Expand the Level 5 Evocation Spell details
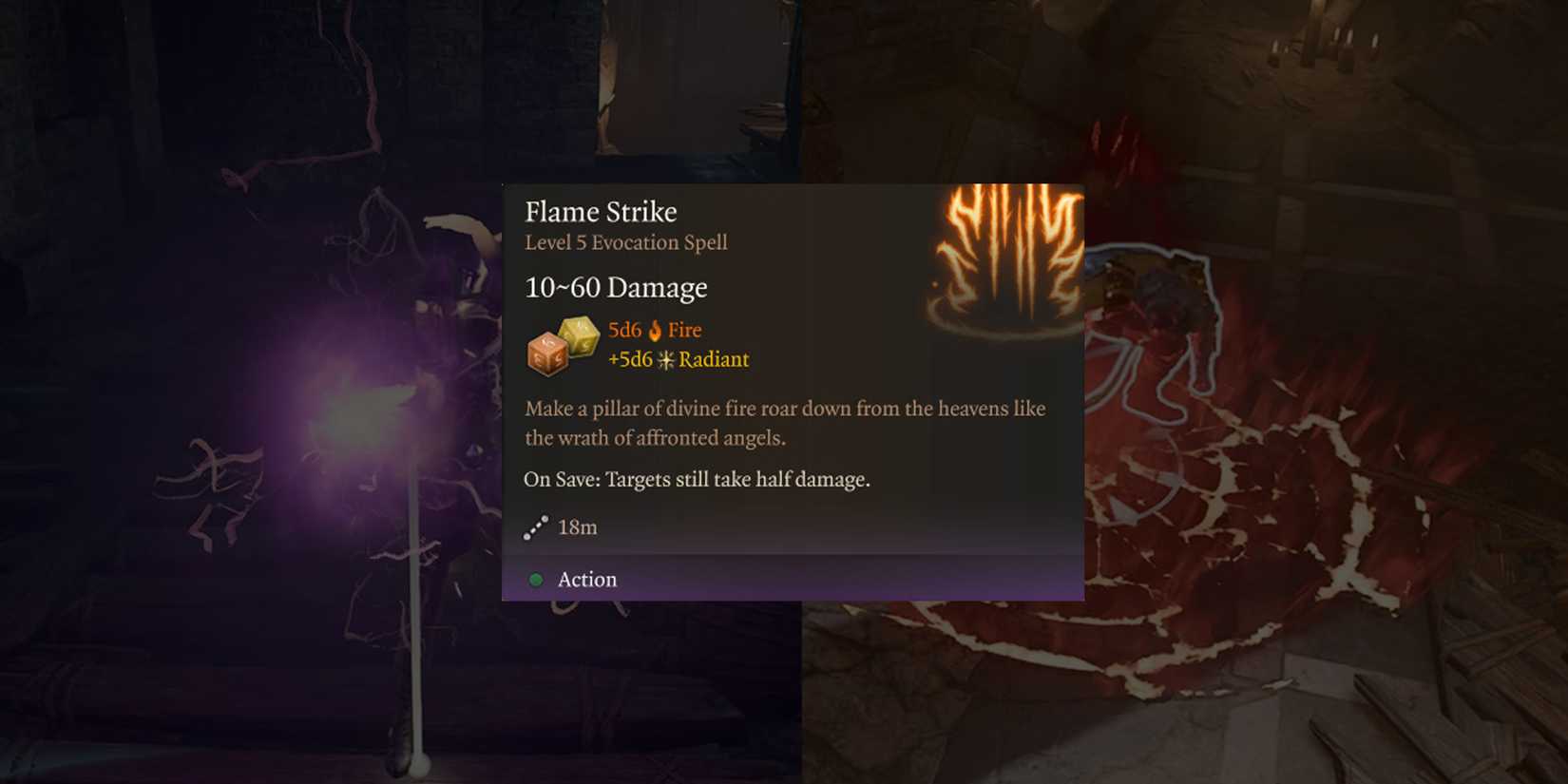This screenshot has height=784, width=1568. [625, 242]
